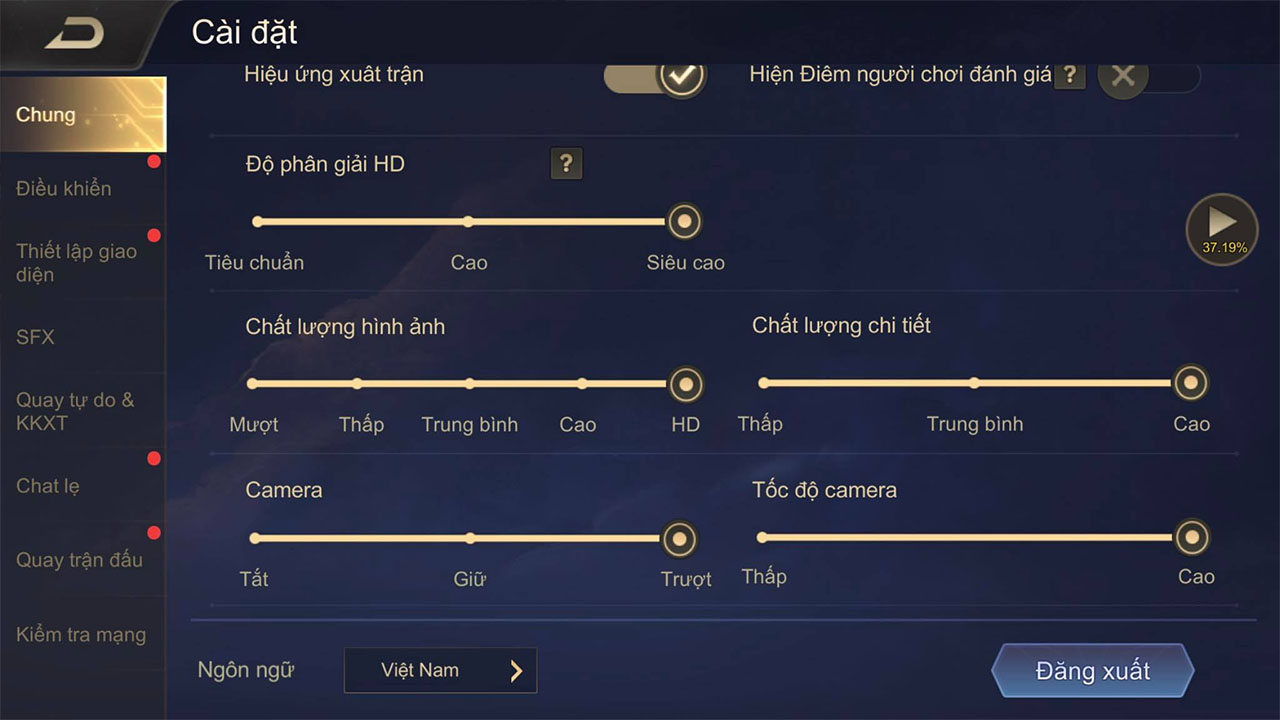Click the ? icon beside player rating setting

[1069, 74]
